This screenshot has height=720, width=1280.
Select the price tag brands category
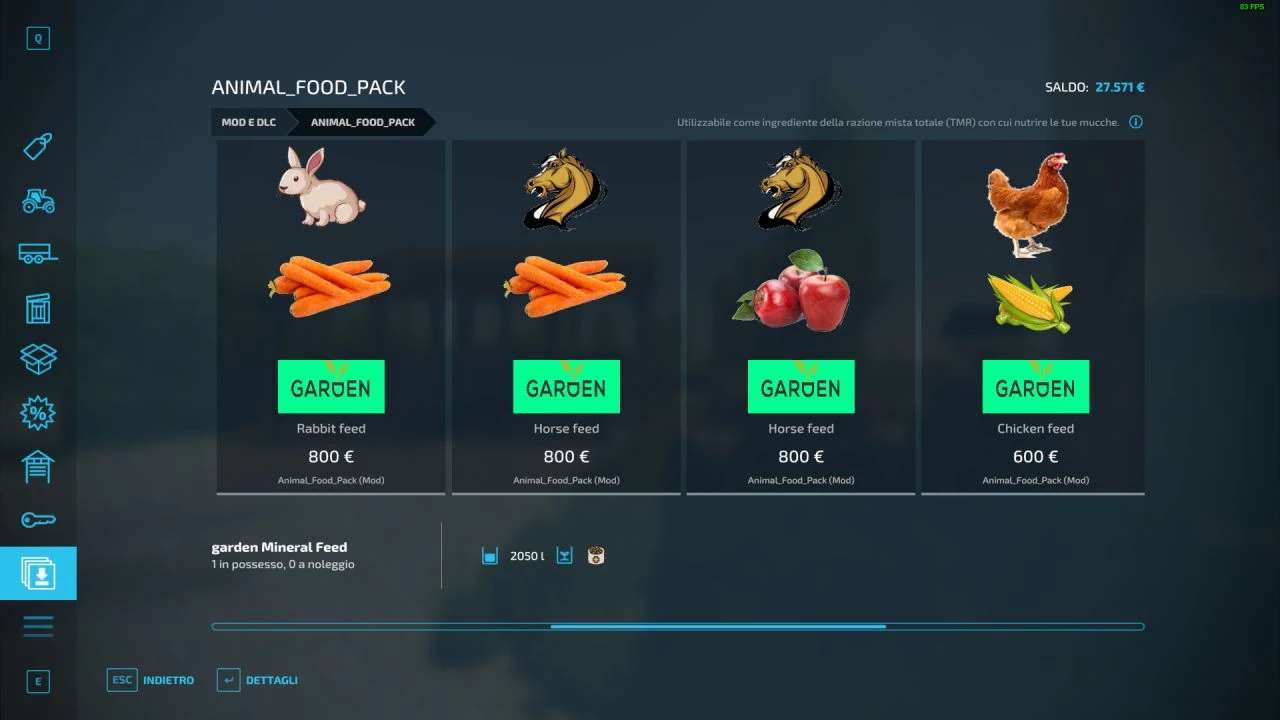pyautogui.click(x=38, y=145)
